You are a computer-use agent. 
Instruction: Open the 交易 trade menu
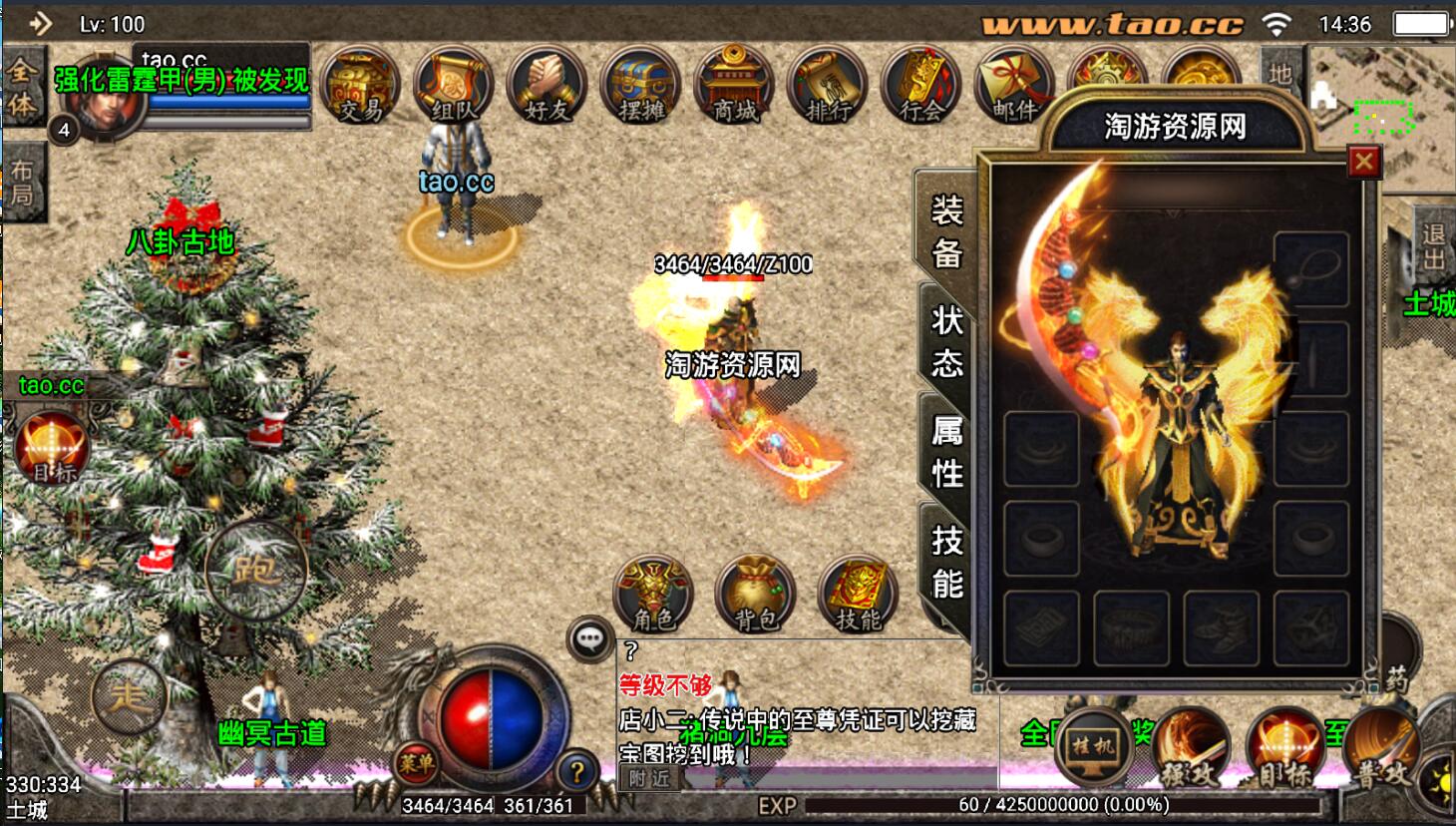click(362, 88)
